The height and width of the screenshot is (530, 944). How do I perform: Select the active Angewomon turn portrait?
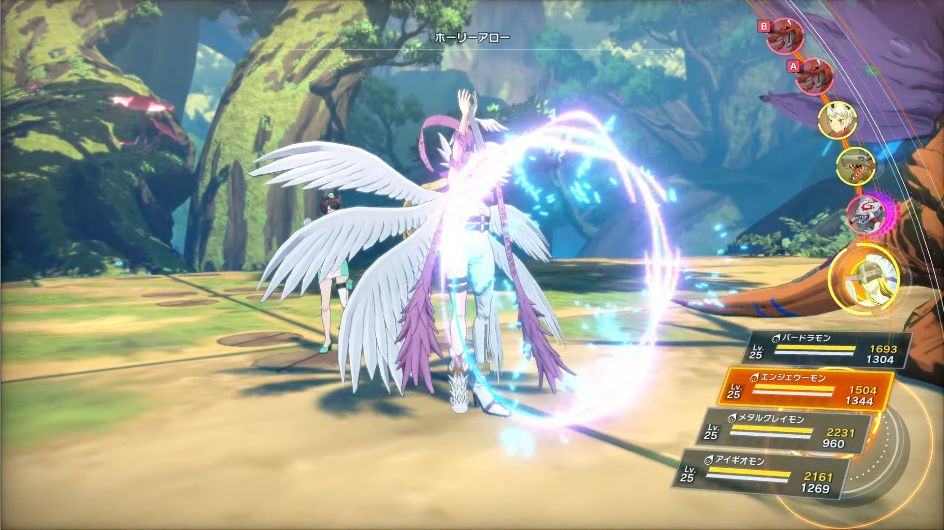tap(869, 272)
